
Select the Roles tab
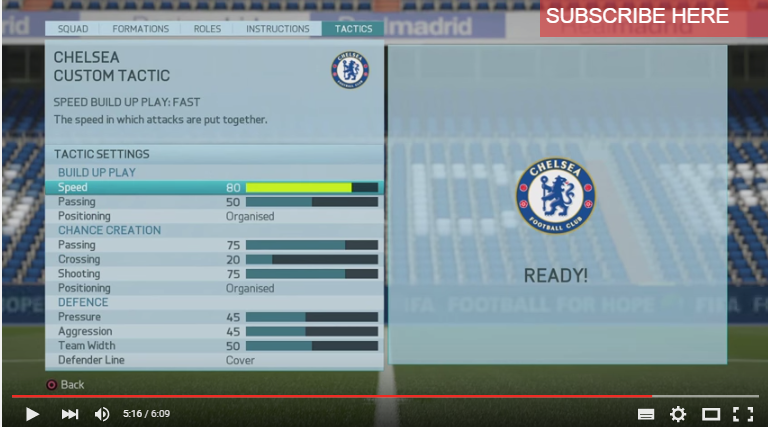pyautogui.click(x=207, y=29)
